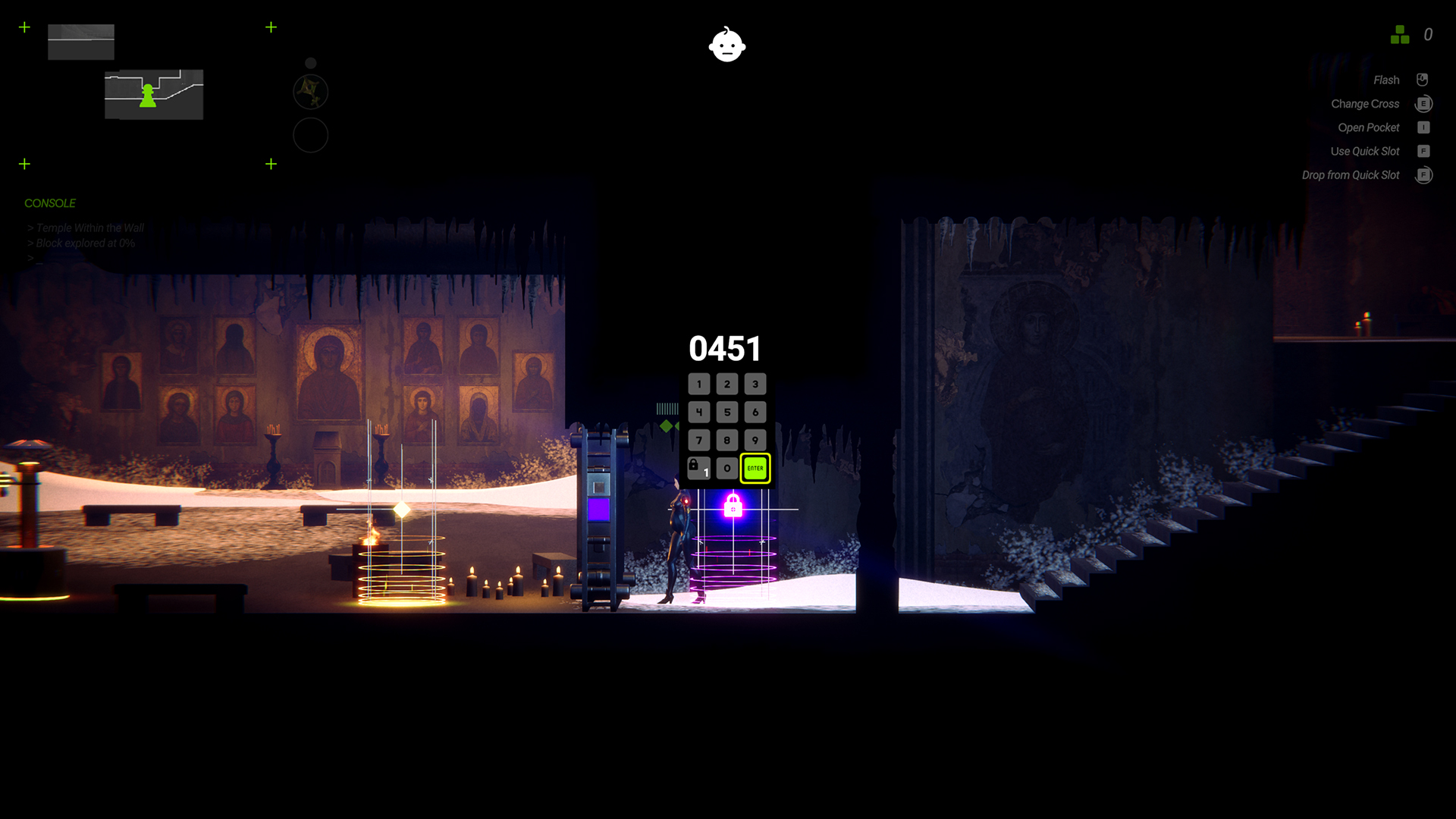Hit the 4 key on the keypad
This screenshot has width=1456, height=819.
coord(699,413)
